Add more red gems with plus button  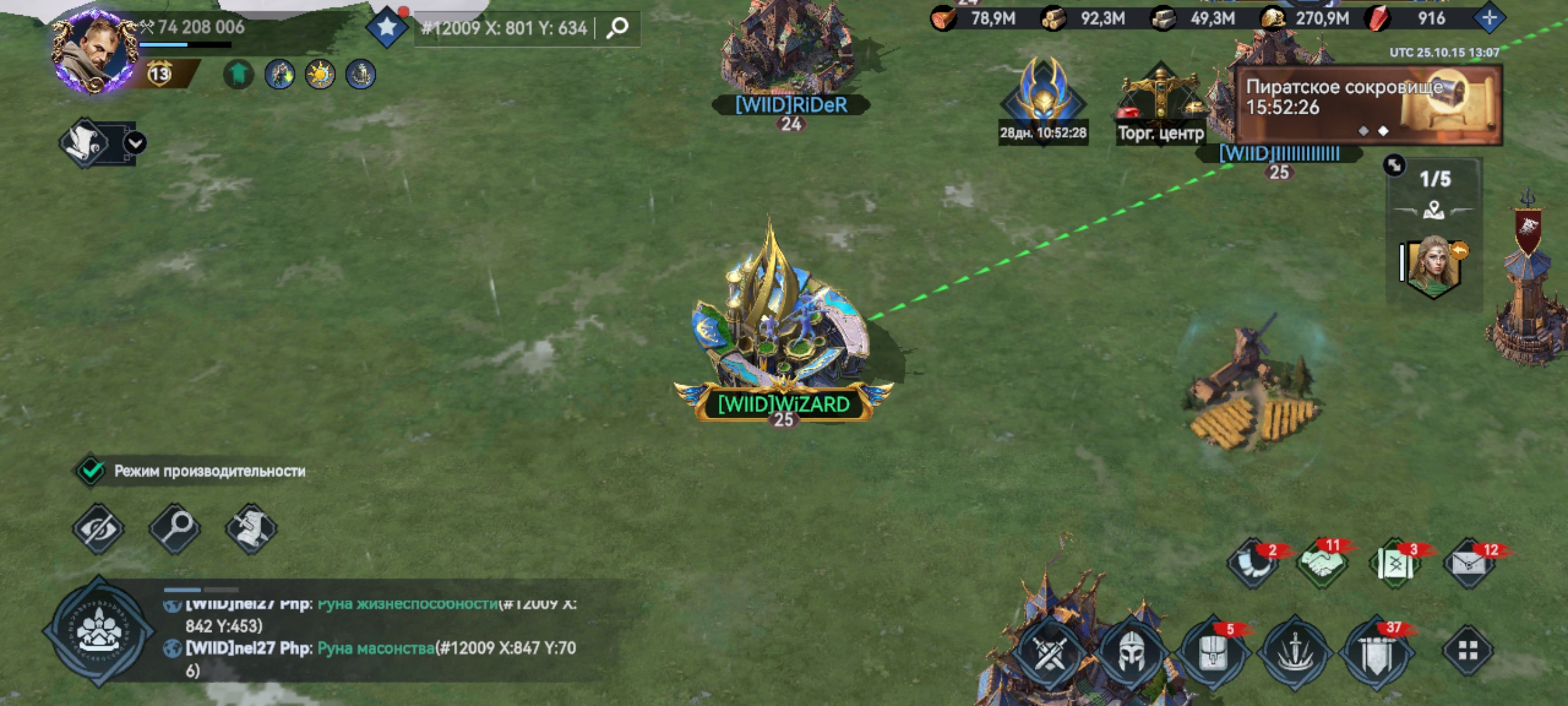click(x=1489, y=18)
